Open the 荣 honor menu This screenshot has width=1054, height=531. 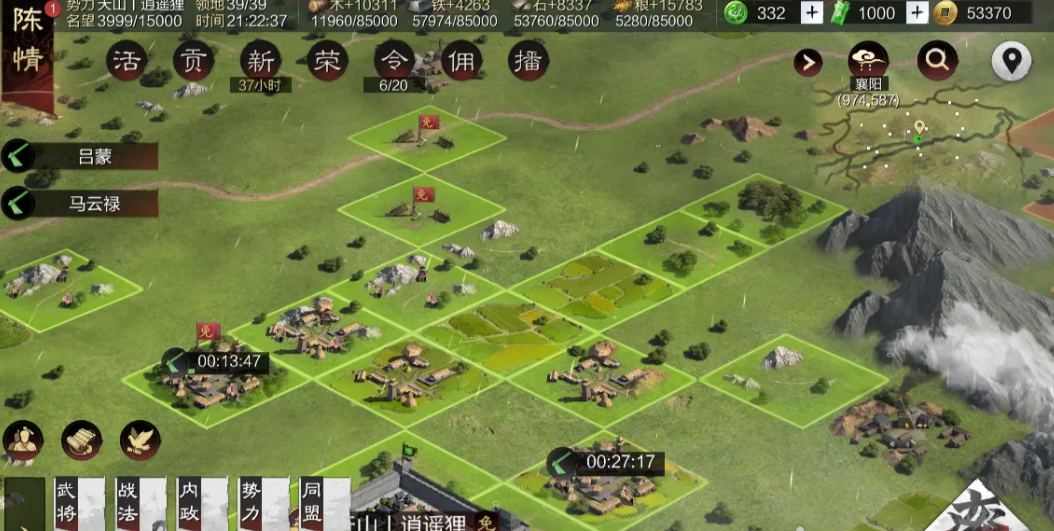click(327, 62)
